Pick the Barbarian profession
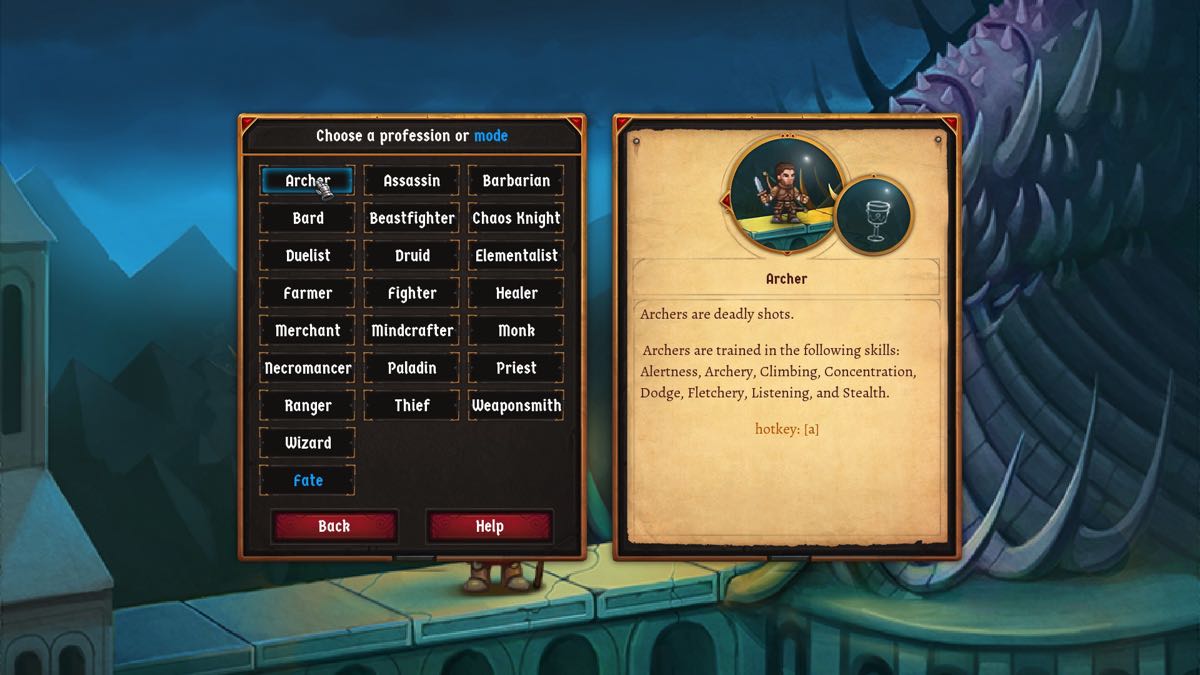This screenshot has height=675, width=1200. (516, 181)
